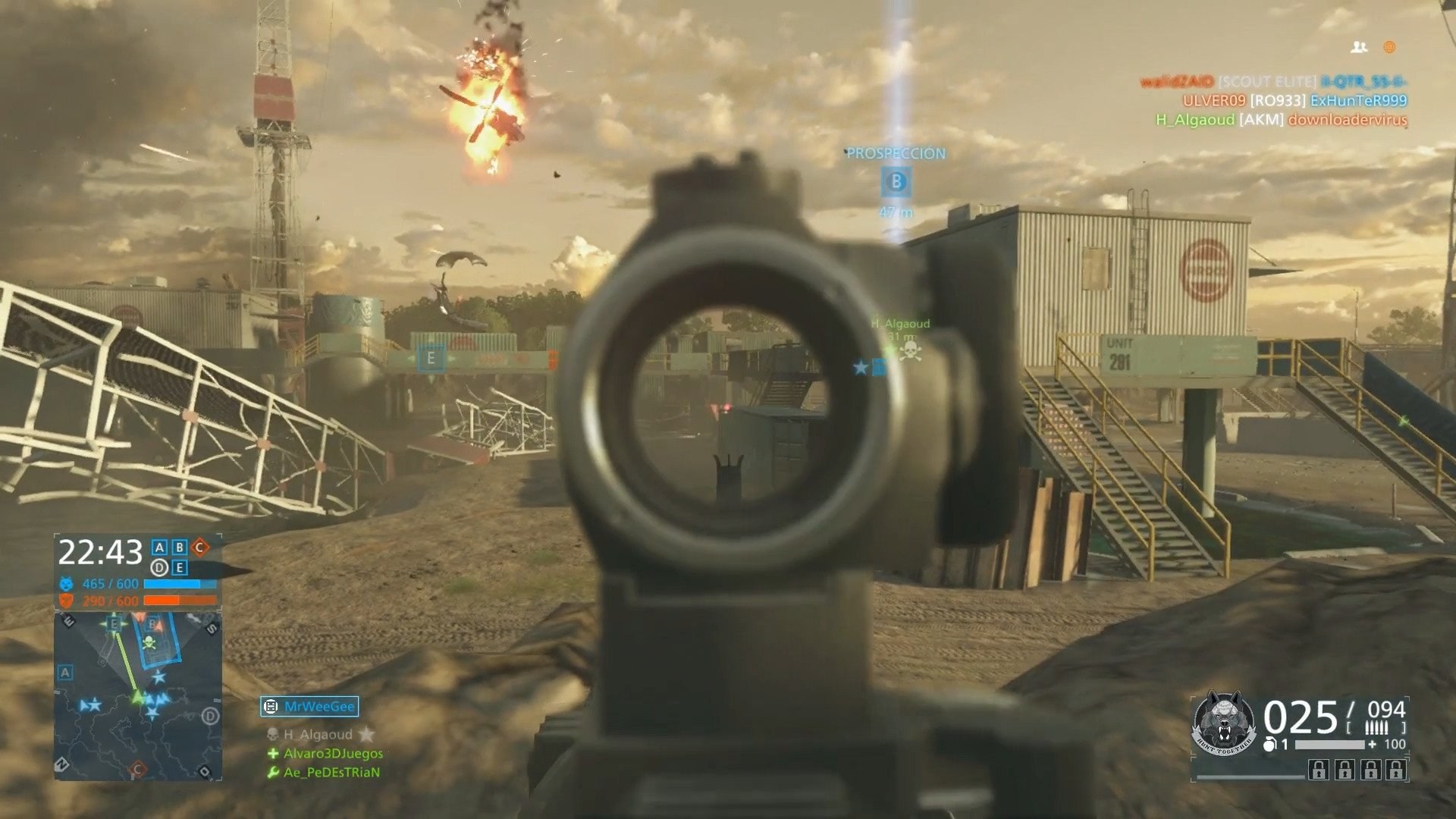Click the blue star beside player marker
The height and width of the screenshot is (819, 1456).
pyautogui.click(x=859, y=369)
